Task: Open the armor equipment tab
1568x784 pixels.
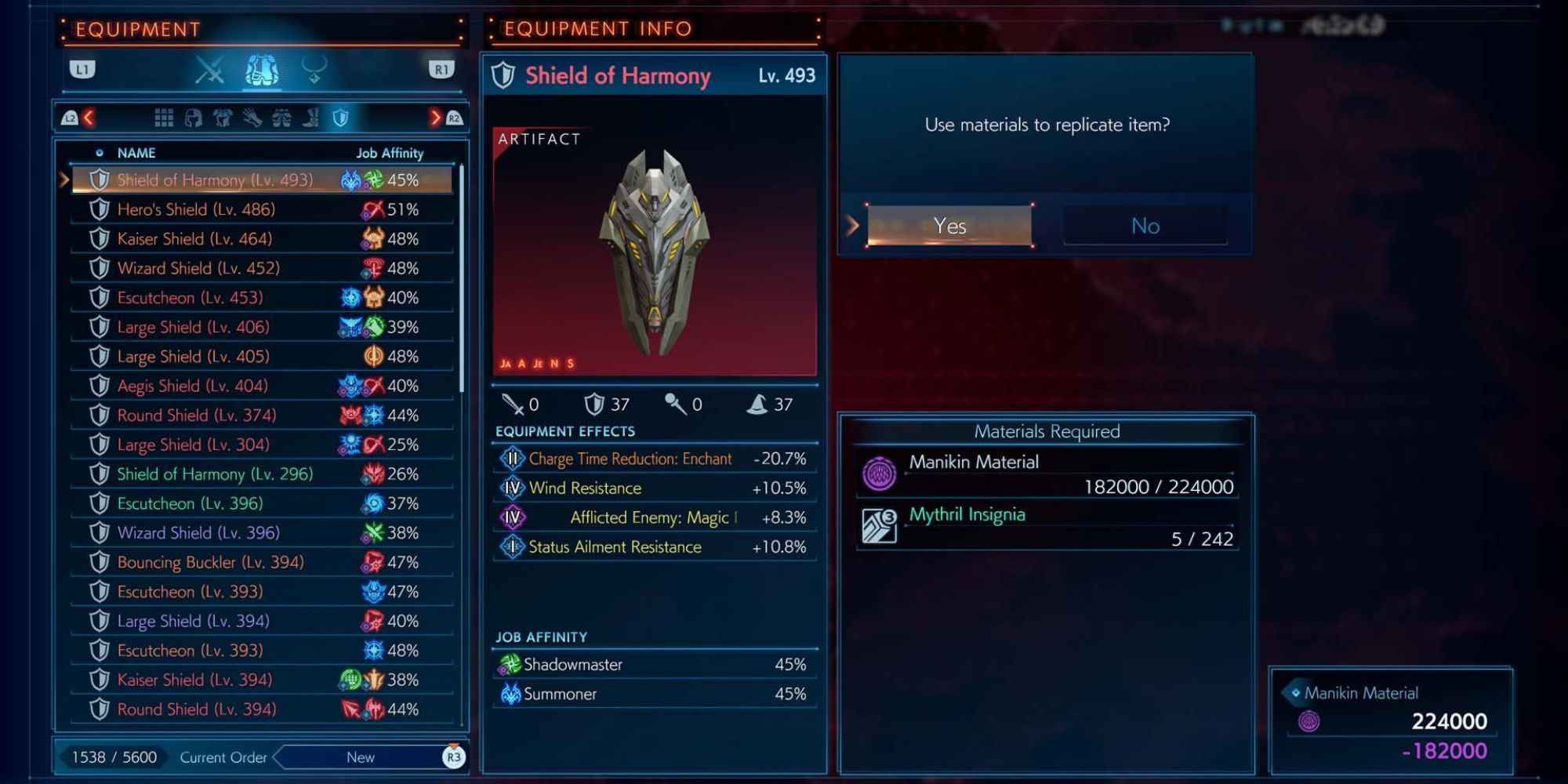Action: pyautogui.click(x=262, y=71)
